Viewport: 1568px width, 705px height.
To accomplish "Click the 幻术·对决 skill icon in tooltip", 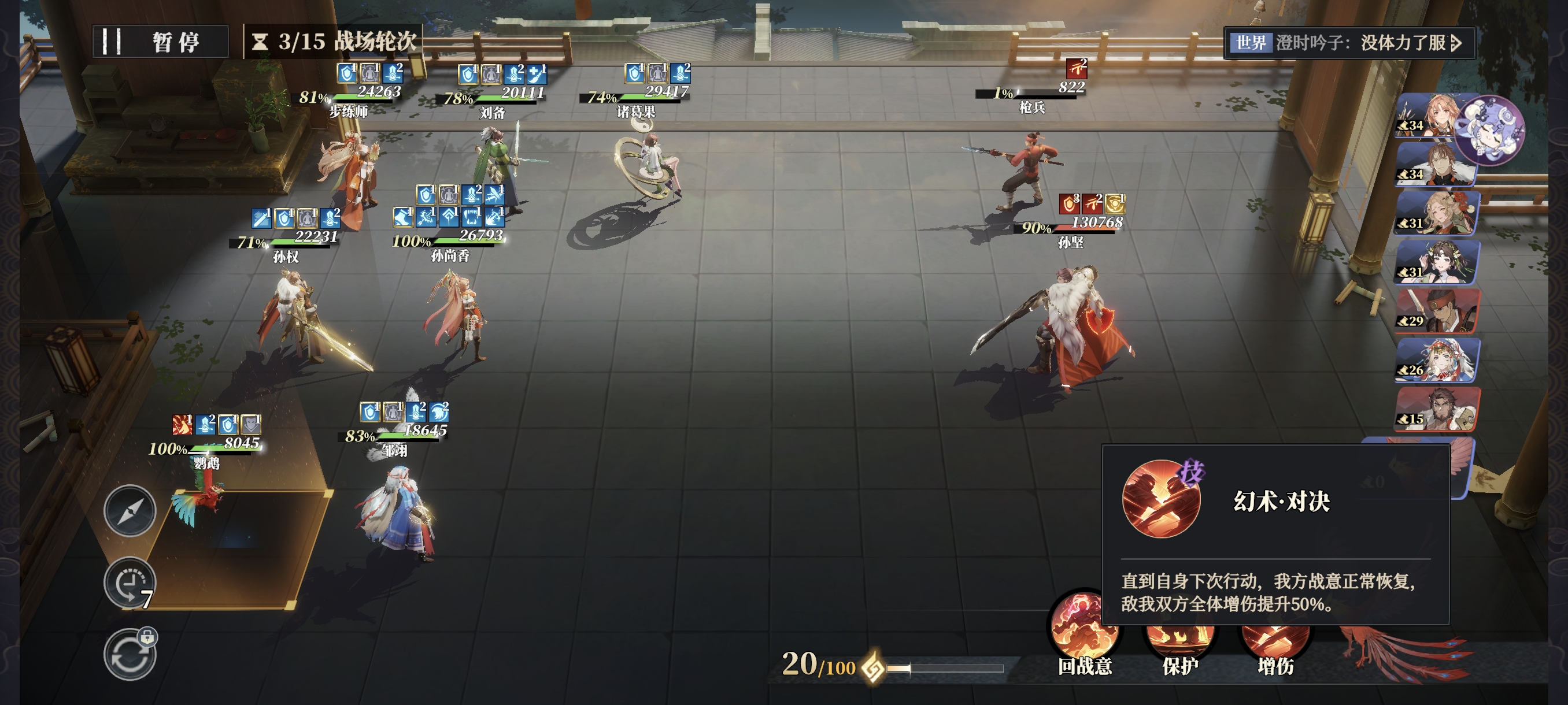I will click(x=1161, y=499).
